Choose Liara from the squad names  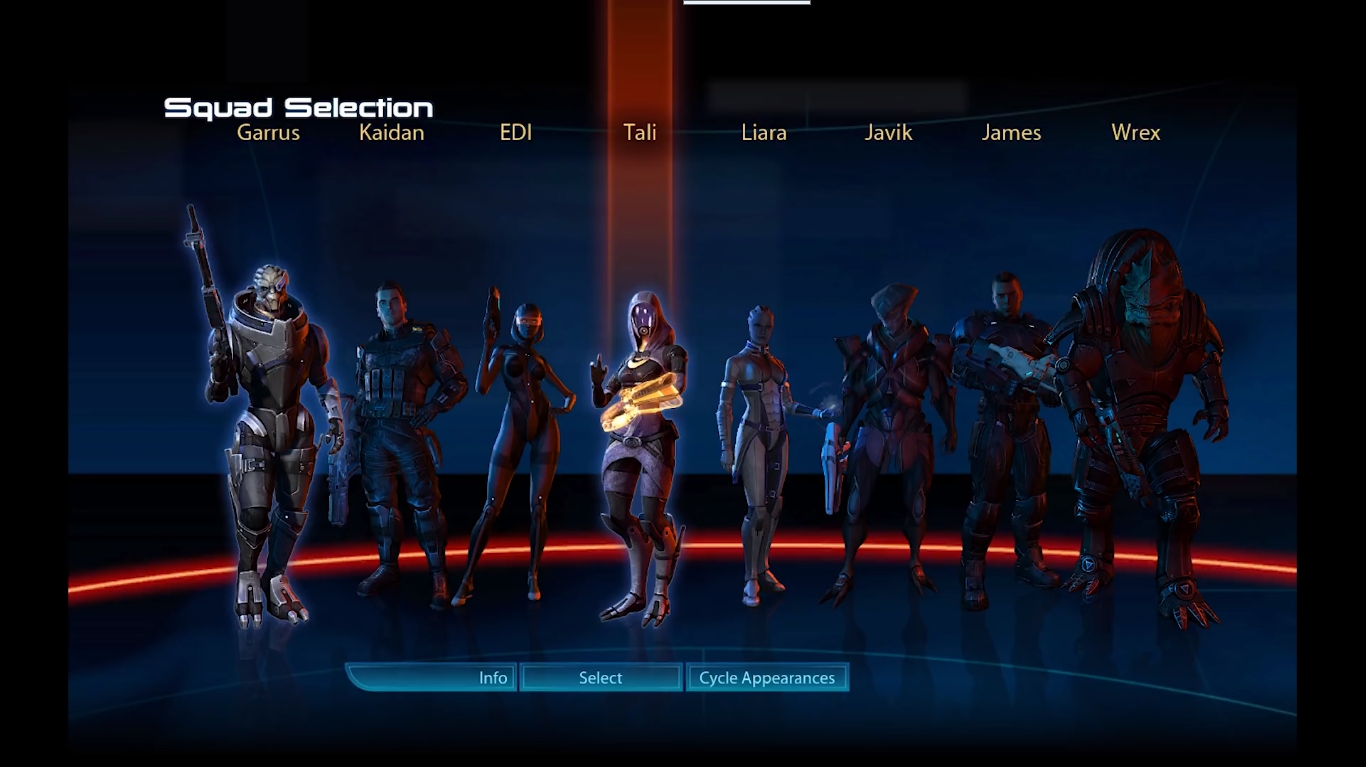(764, 132)
